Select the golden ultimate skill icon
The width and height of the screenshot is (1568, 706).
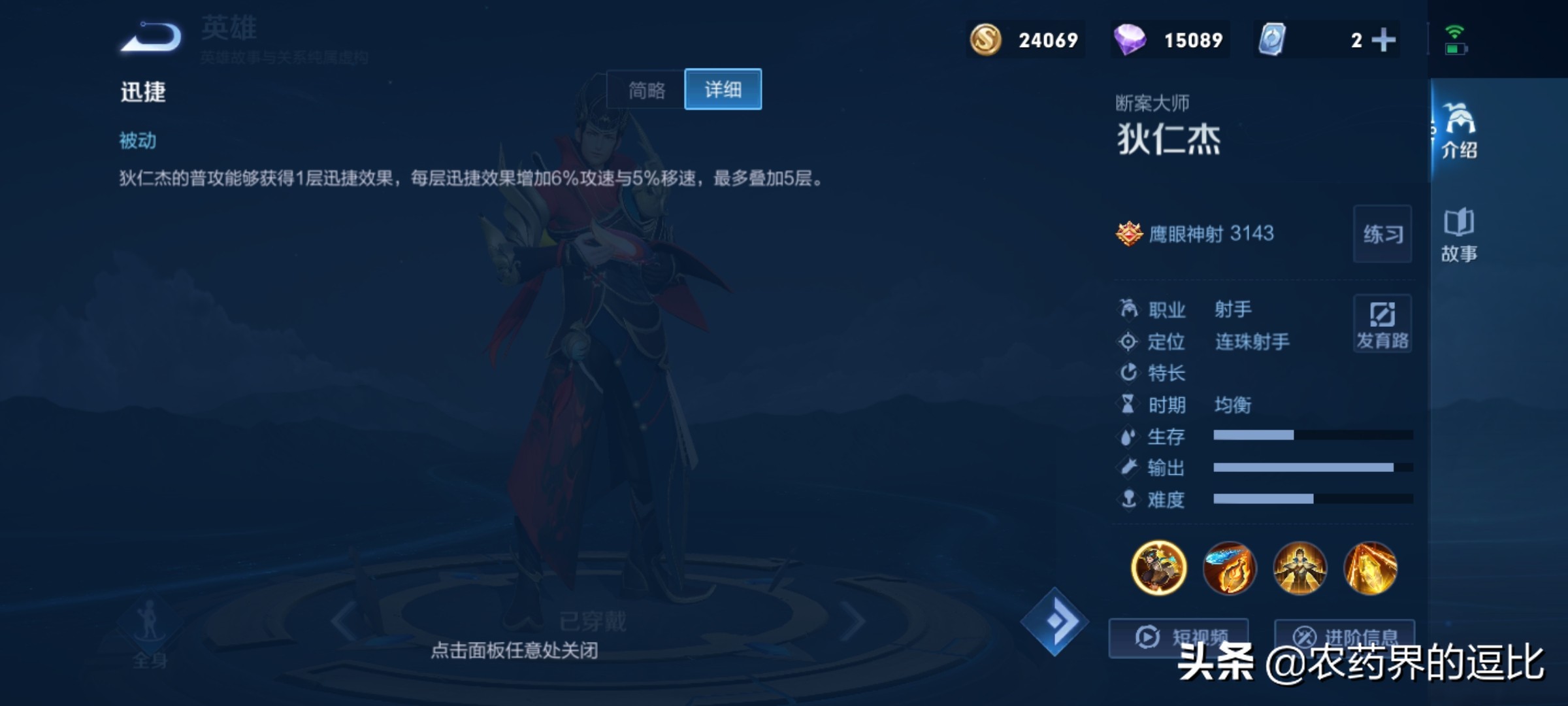tap(1370, 567)
